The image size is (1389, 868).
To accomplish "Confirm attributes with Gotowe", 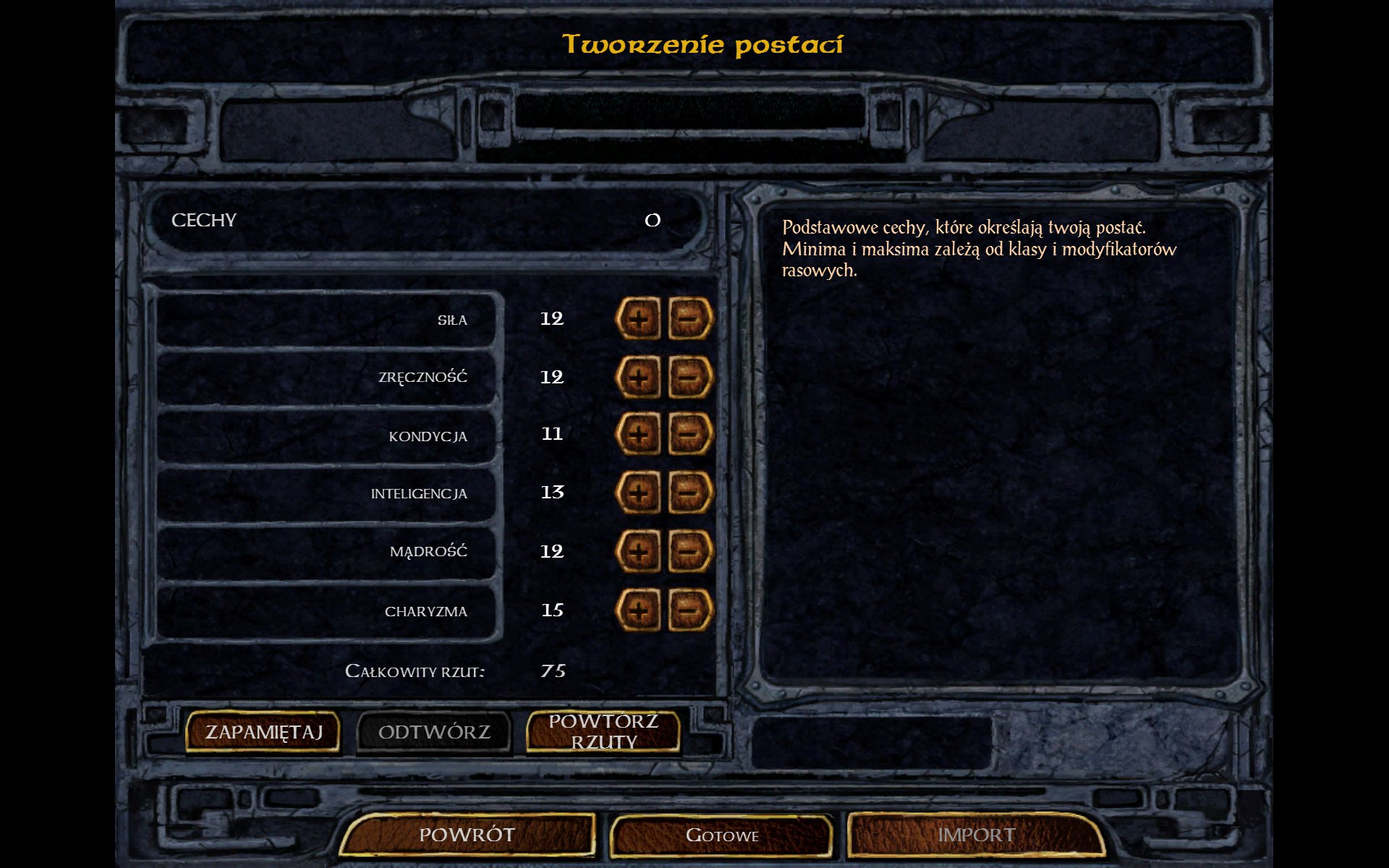I will pos(722,835).
